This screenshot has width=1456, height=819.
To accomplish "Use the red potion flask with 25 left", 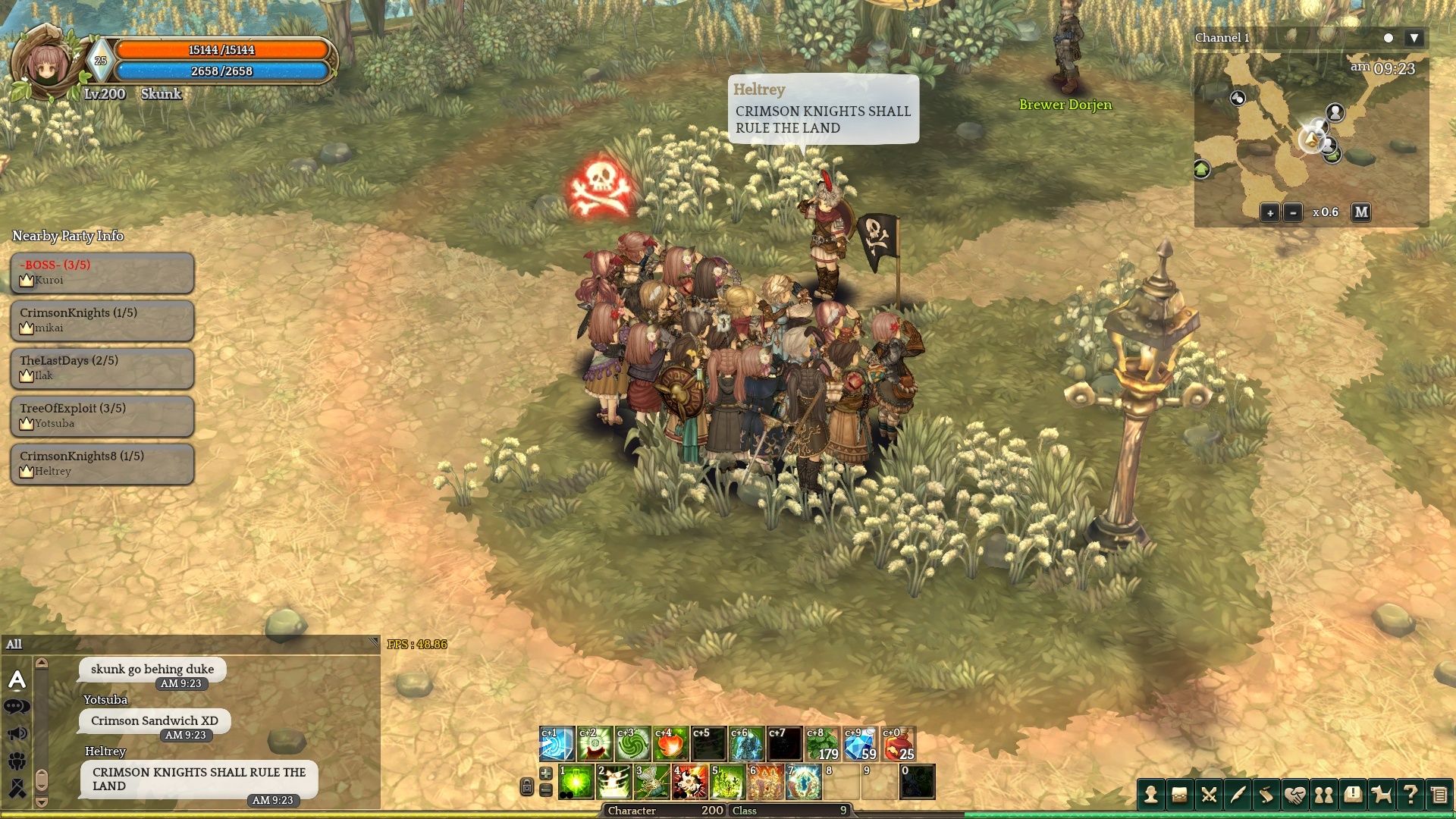I will tap(898, 745).
